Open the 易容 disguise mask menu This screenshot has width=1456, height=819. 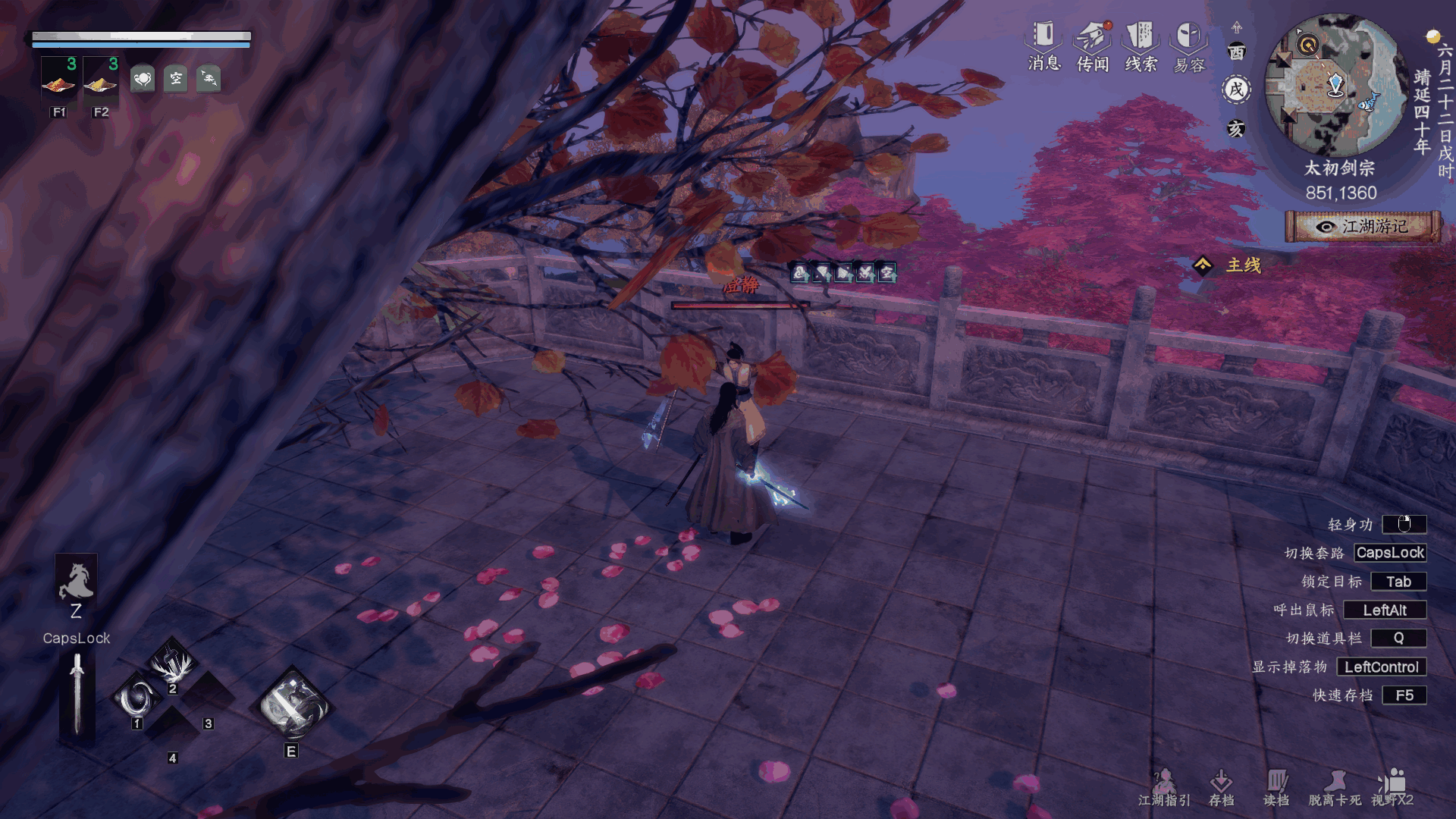[1188, 45]
